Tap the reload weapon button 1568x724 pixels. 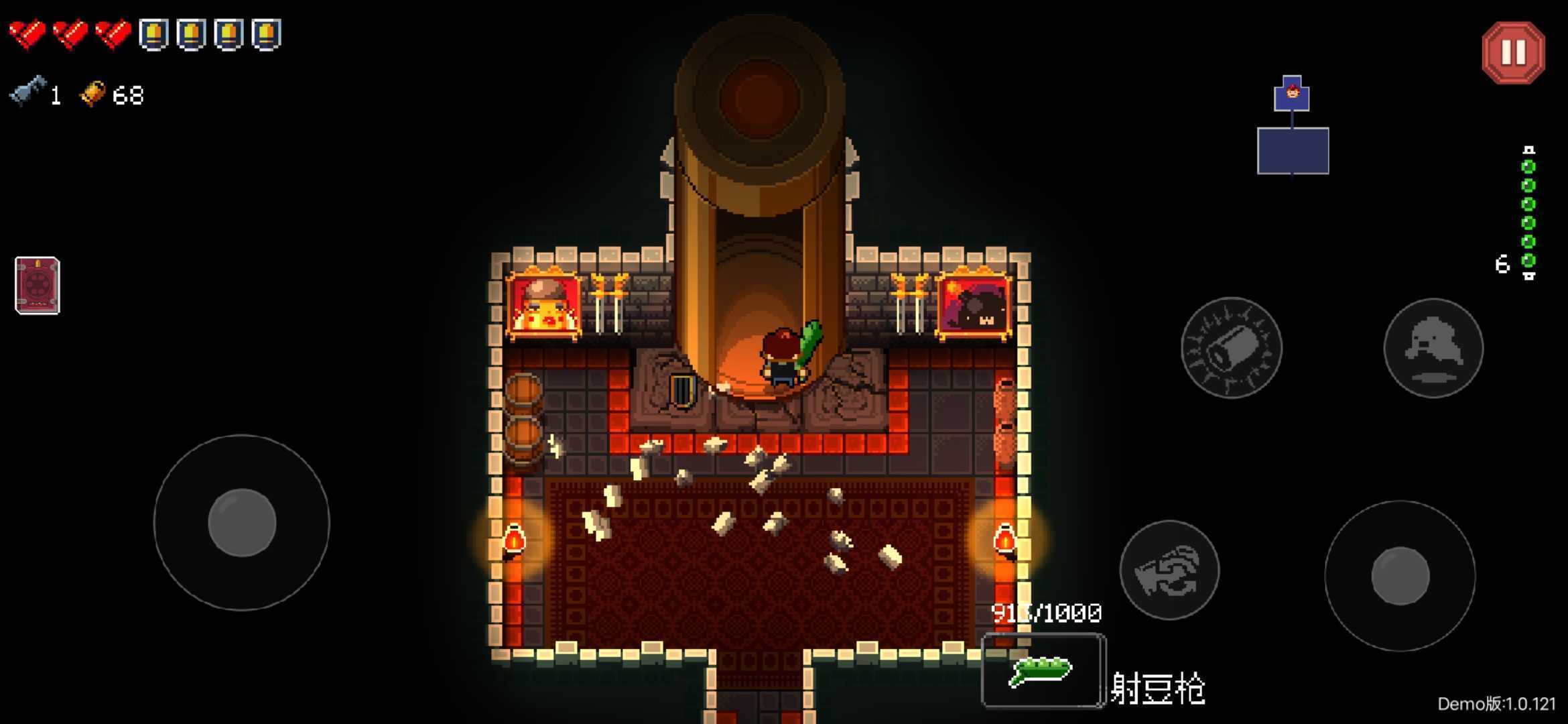pyautogui.click(x=1169, y=570)
